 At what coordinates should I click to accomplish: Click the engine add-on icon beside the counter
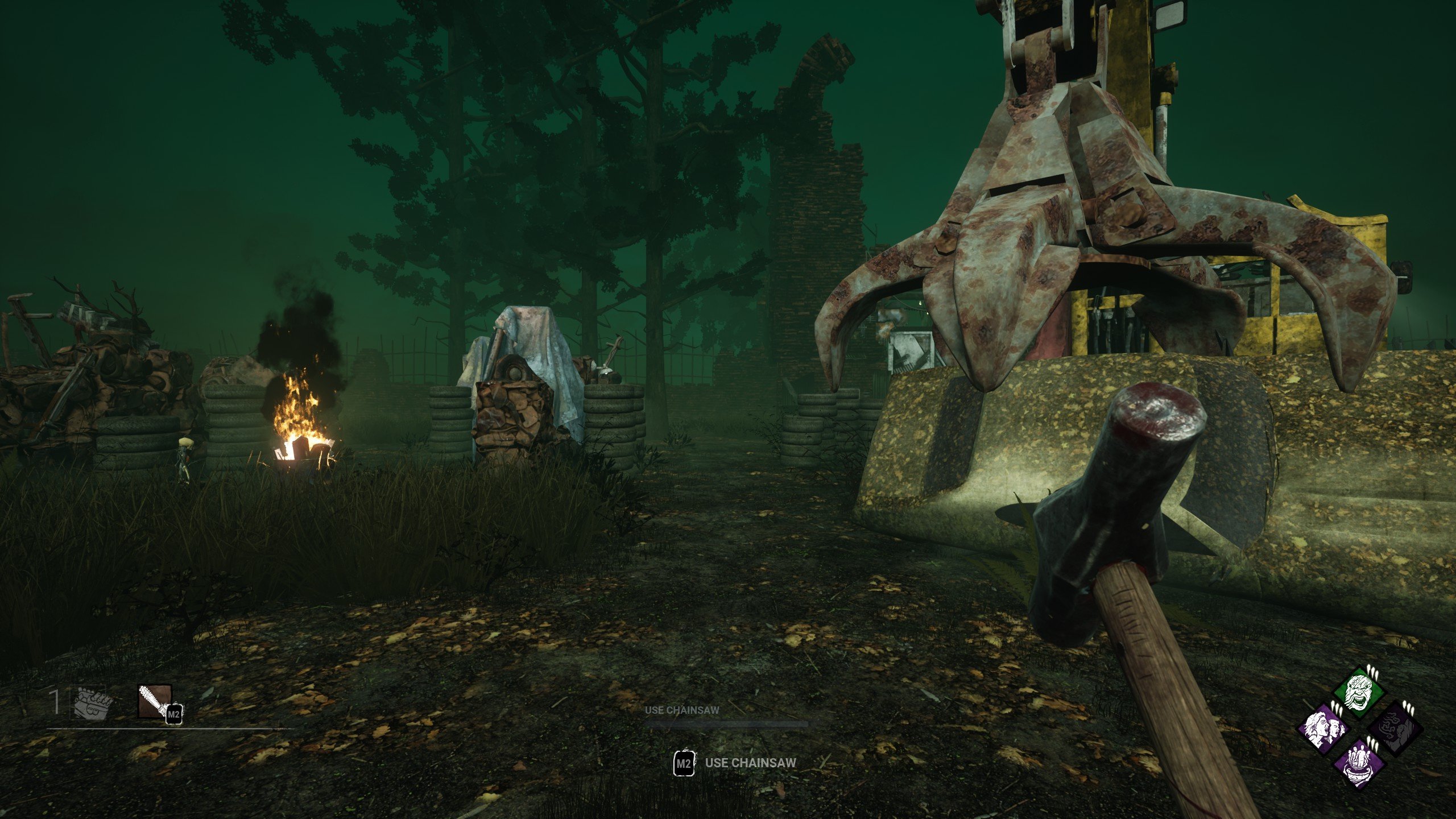[x=90, y=704]
